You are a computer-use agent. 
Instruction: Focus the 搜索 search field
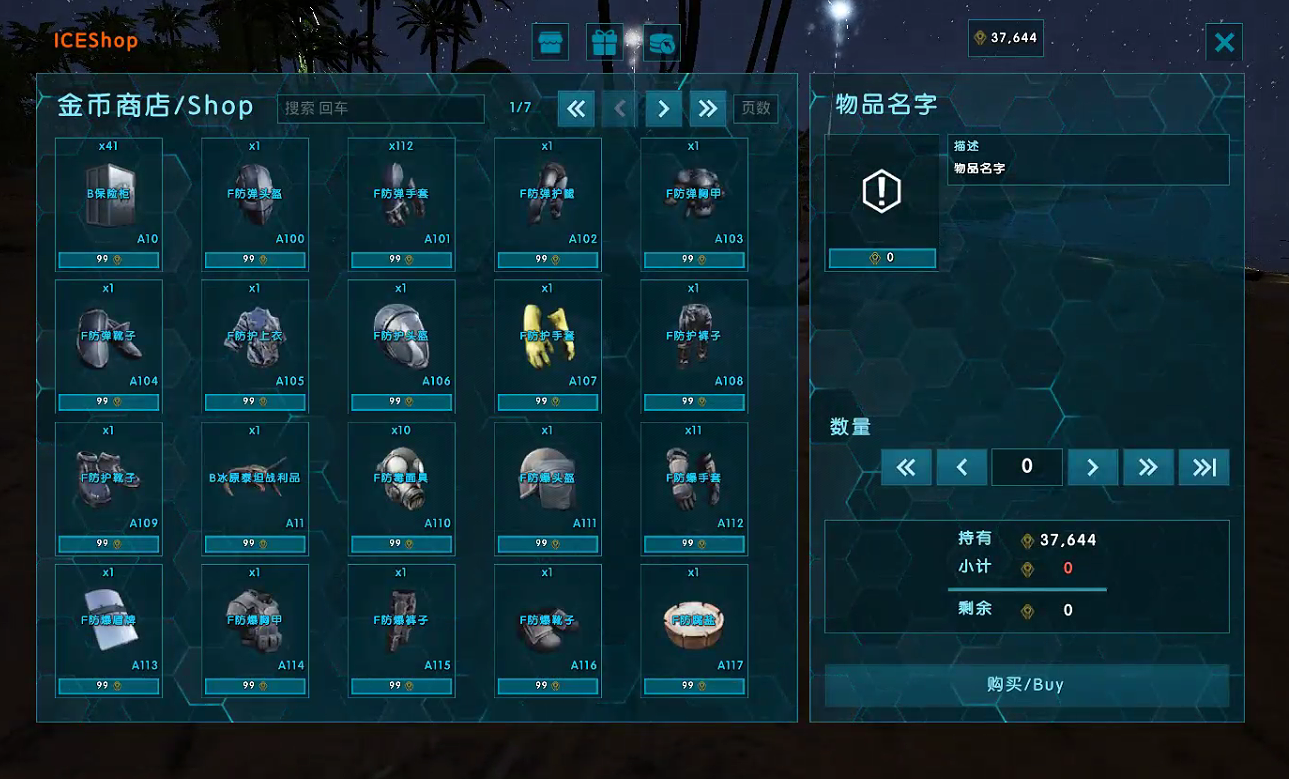click(380, 108)
